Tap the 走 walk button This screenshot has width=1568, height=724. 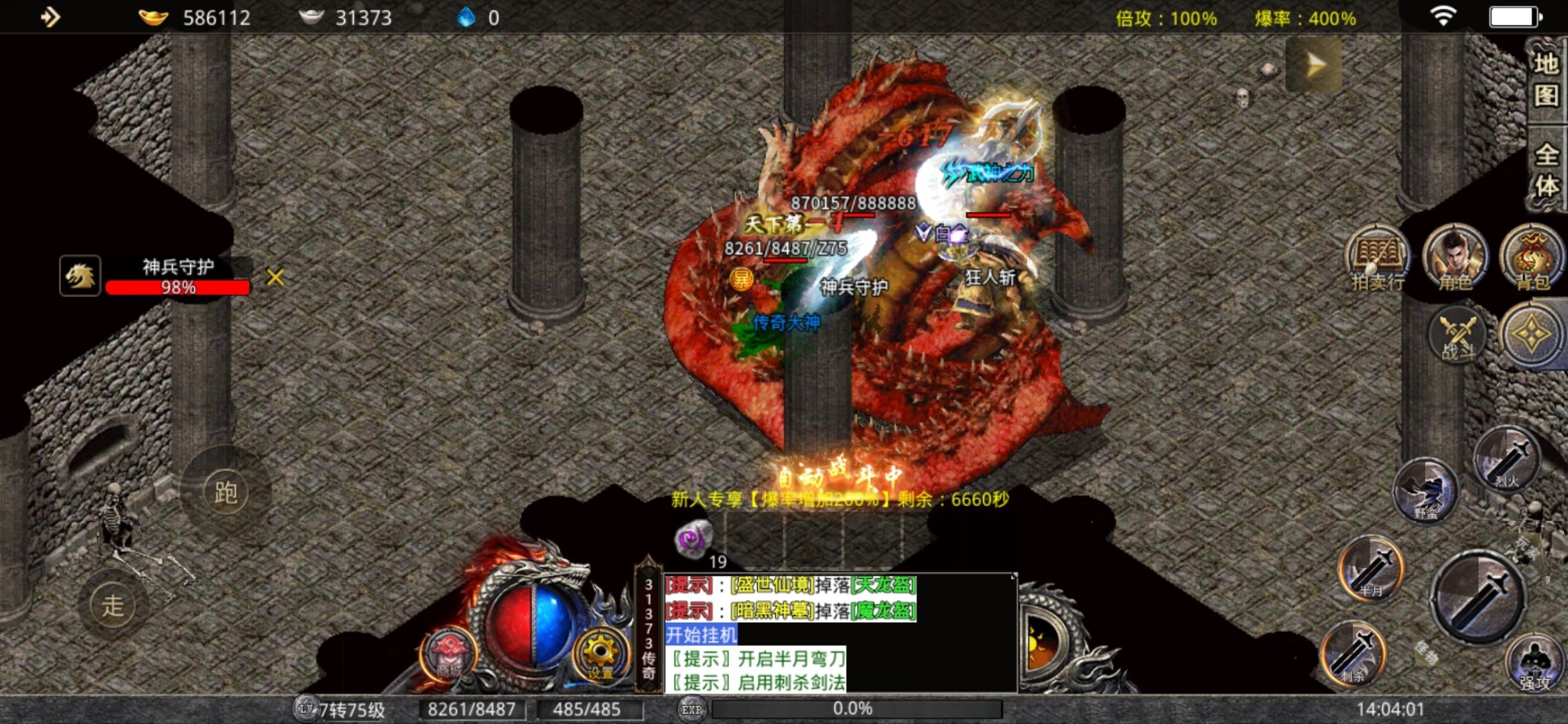point(113,605)
